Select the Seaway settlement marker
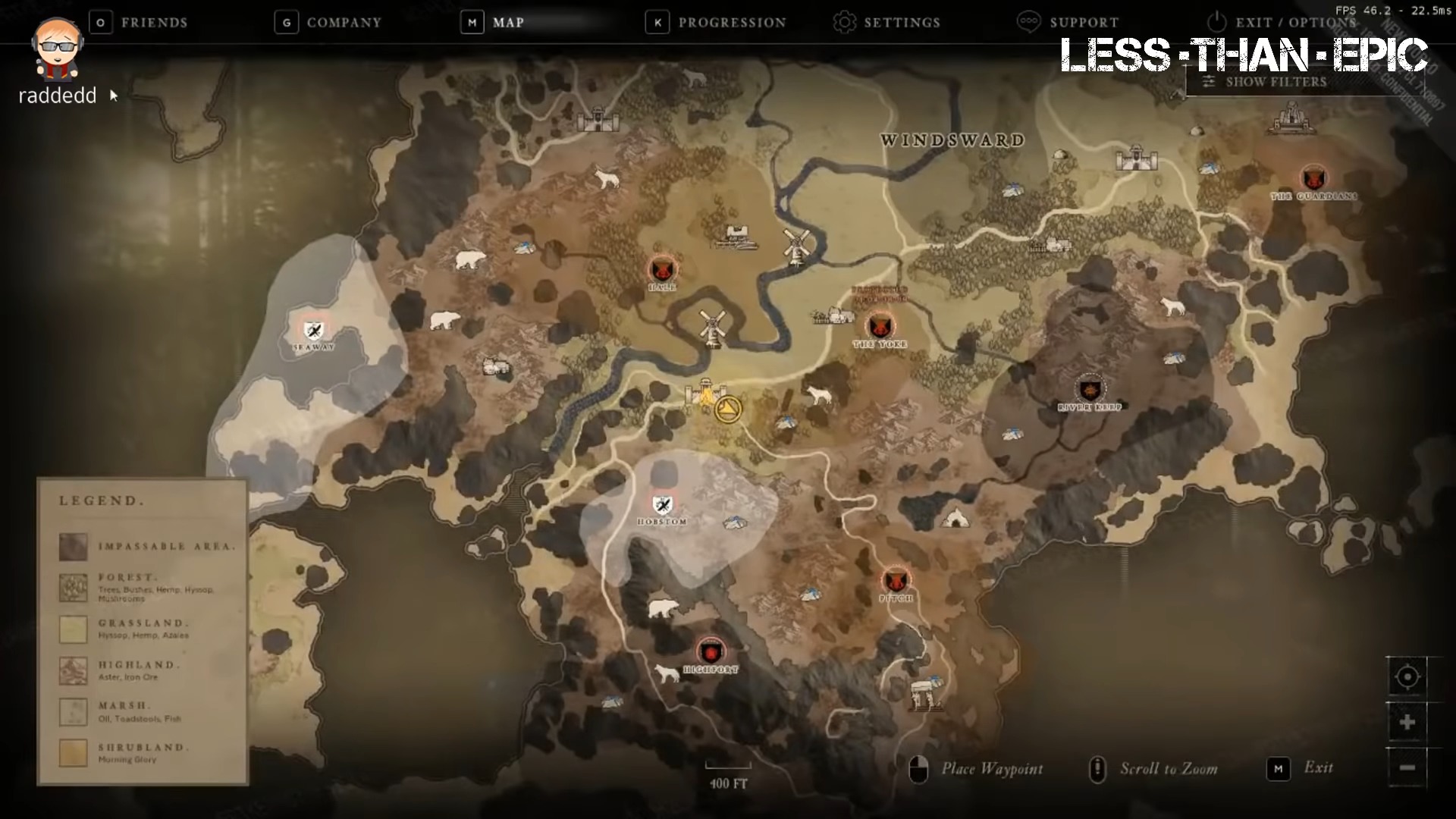Viewport: 1456px width, 819px height. 312,331
